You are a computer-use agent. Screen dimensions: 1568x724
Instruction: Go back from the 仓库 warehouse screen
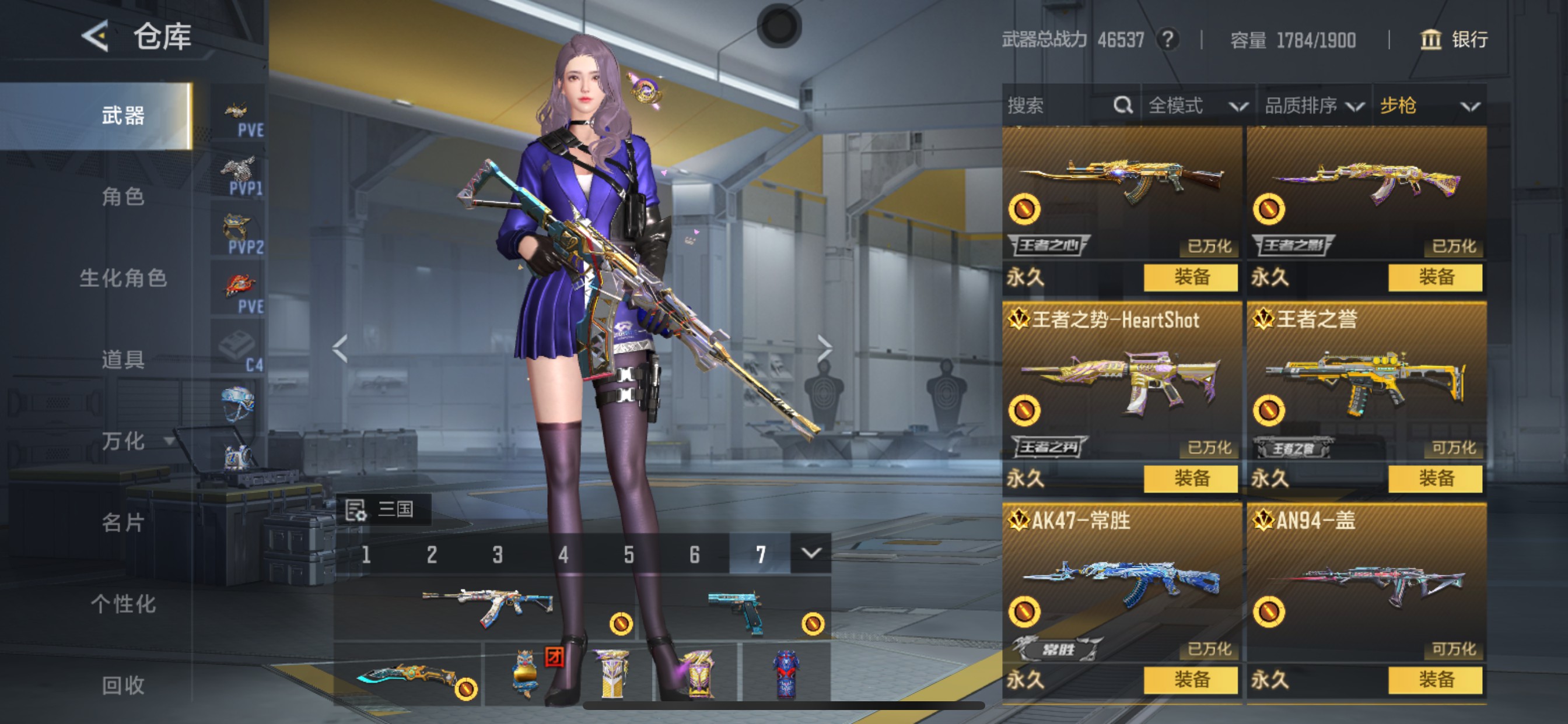point(96,36)
